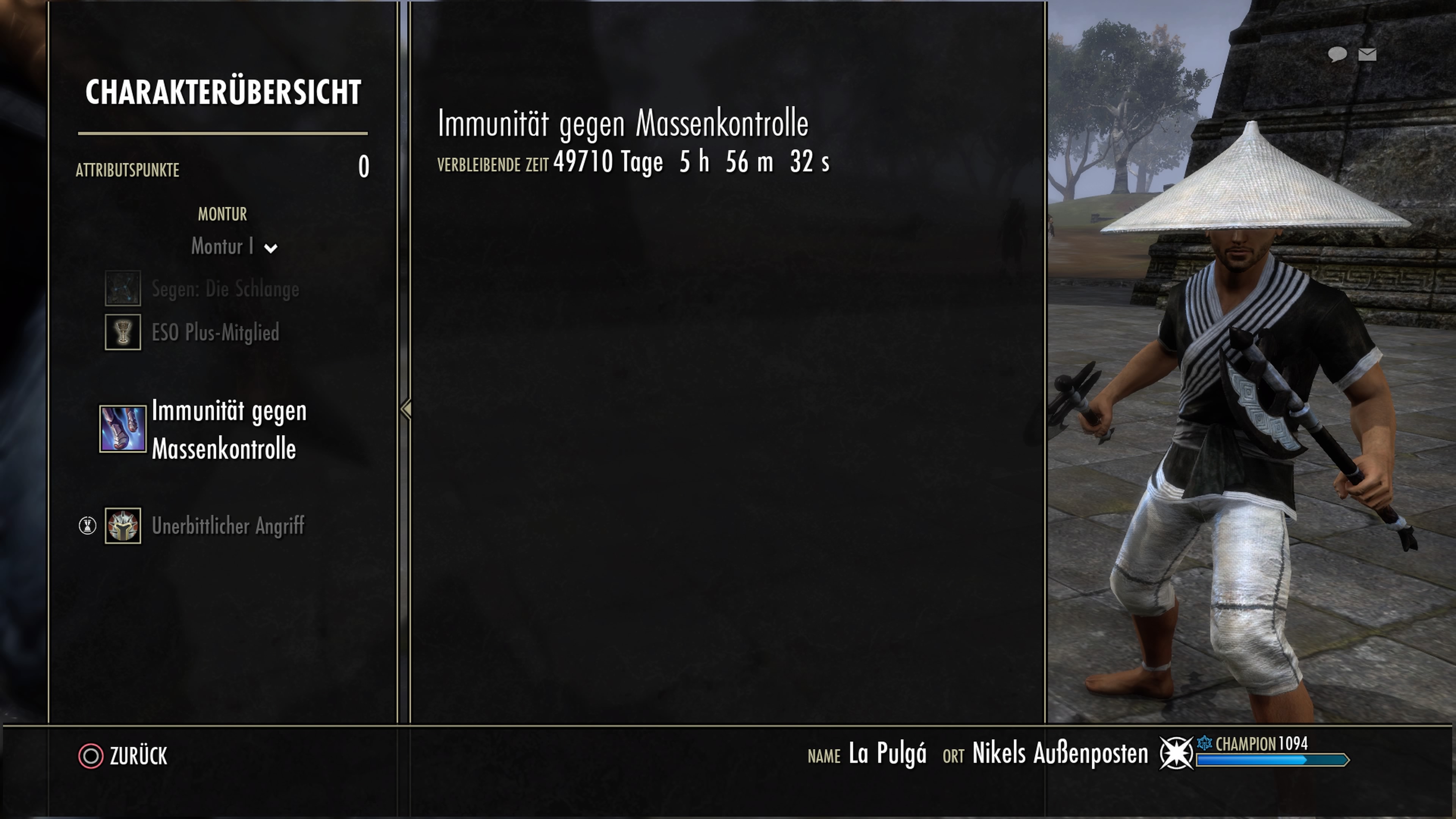Choose Immunität gegen Massenkontrolle in the list
The height and width of the screenshot is (819, 1456).
pos(228,429)
